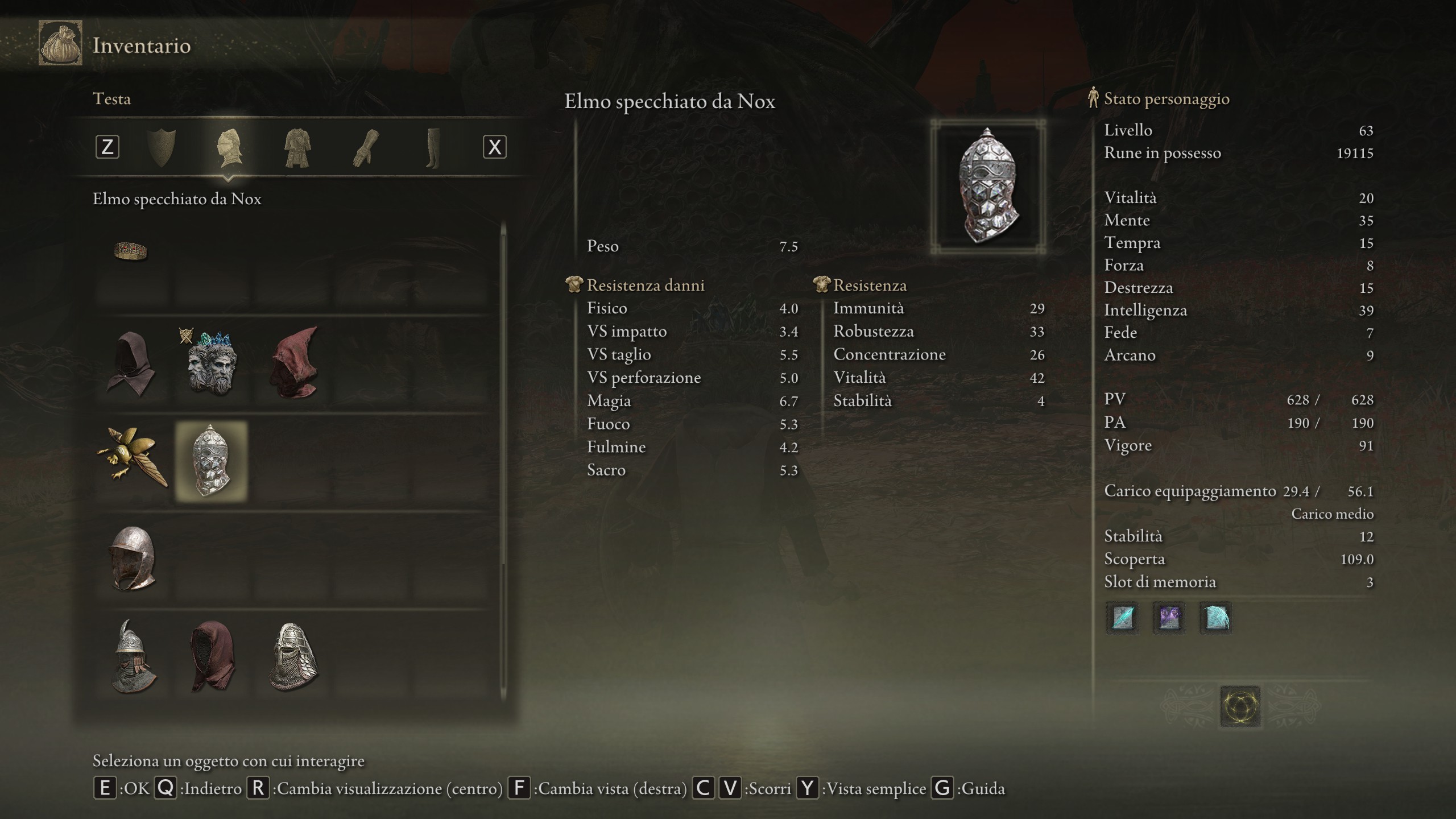Click the Inventario bag icon

point(60,43)
